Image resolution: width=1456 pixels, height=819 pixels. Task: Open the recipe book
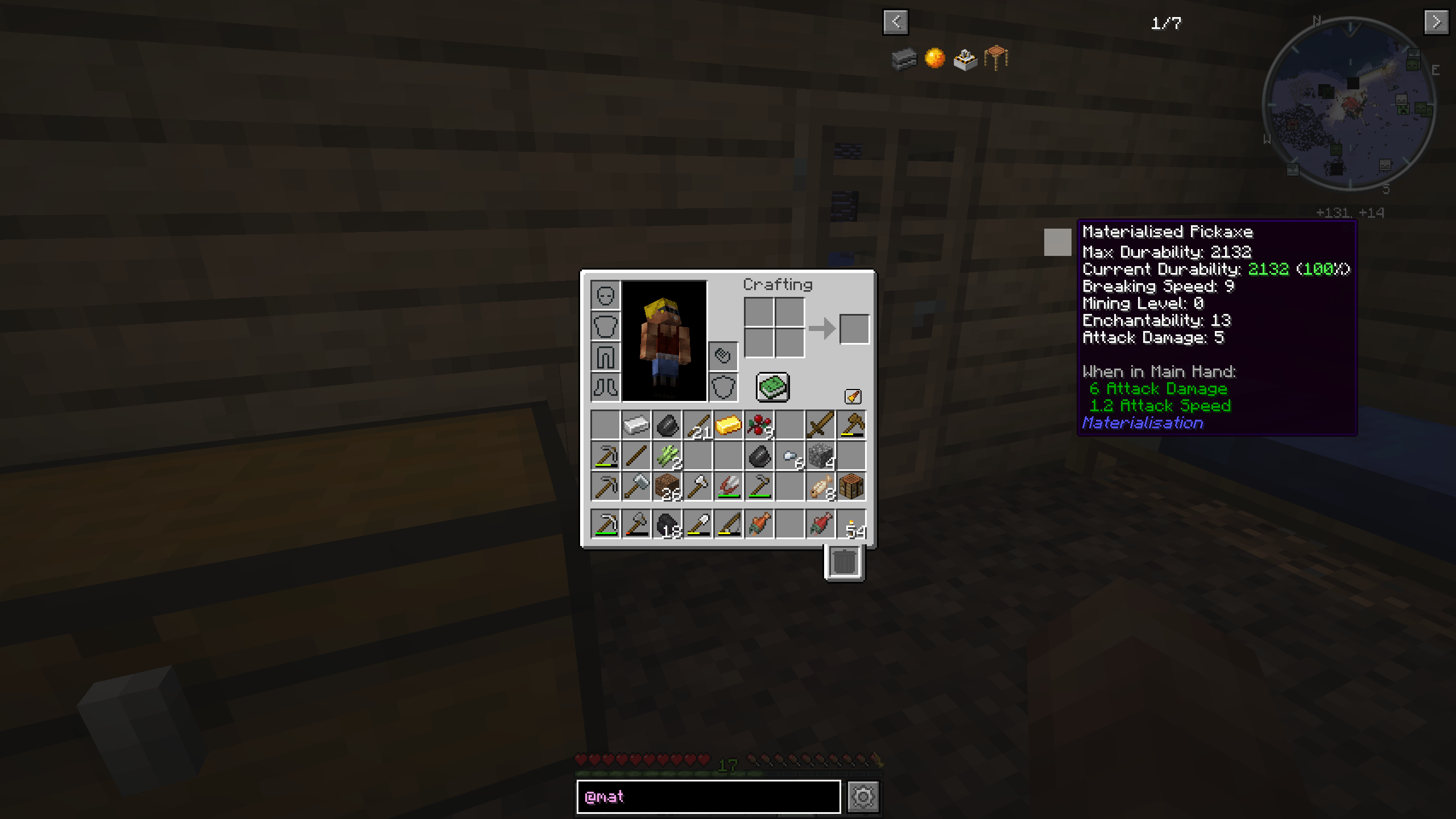773,386
